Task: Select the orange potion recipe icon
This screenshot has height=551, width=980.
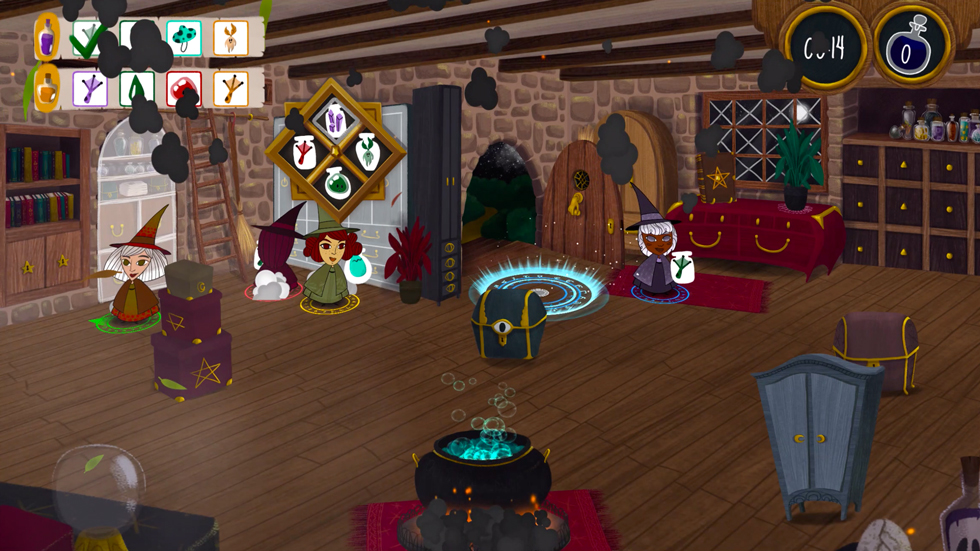Action: (47, 88)
